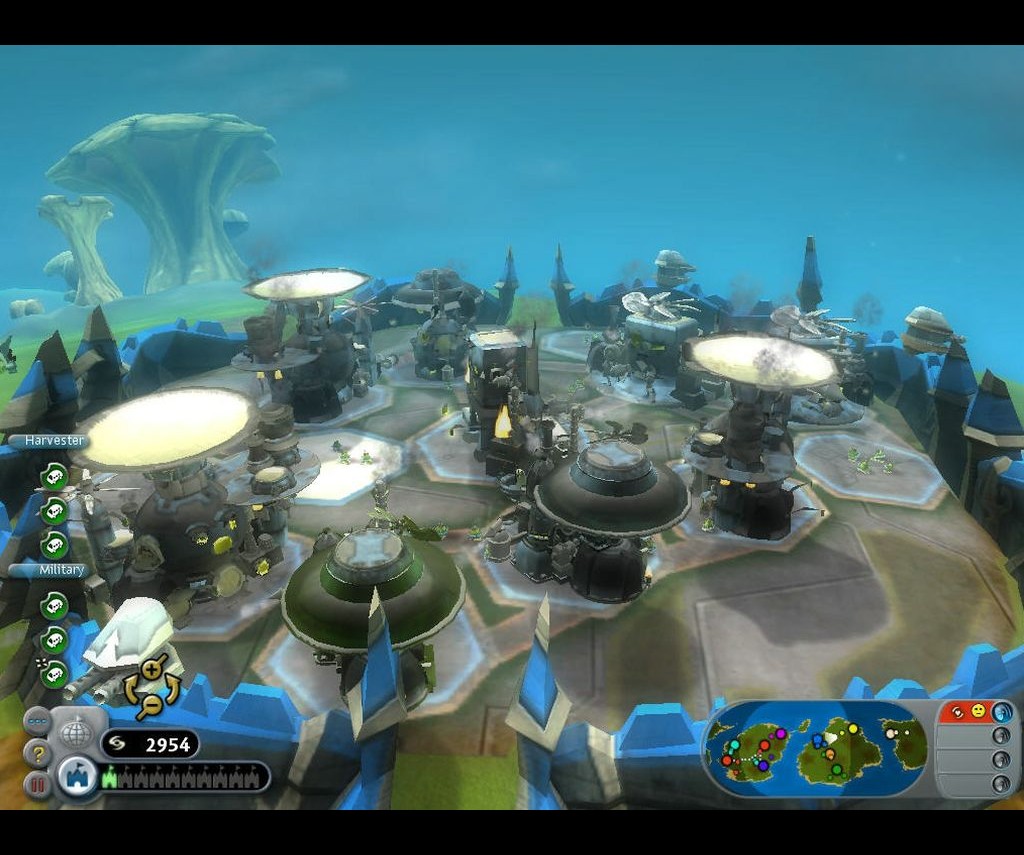Select the Military vehicle group label
The width and height of the screenshot is (1024, 855).
48,570
